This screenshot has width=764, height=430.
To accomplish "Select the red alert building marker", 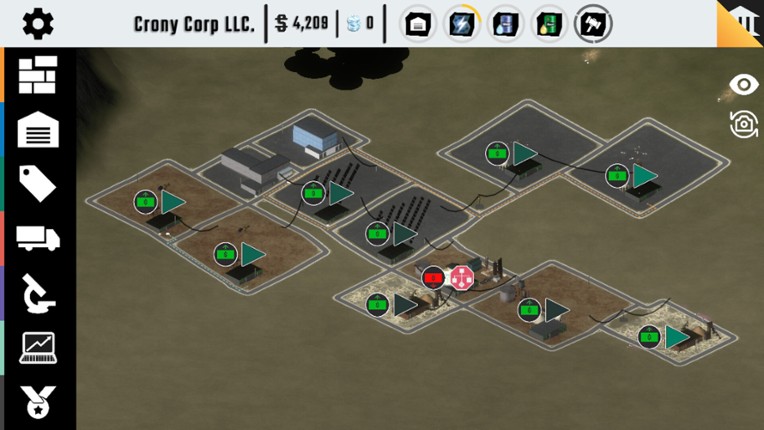I will pos(433,278).
